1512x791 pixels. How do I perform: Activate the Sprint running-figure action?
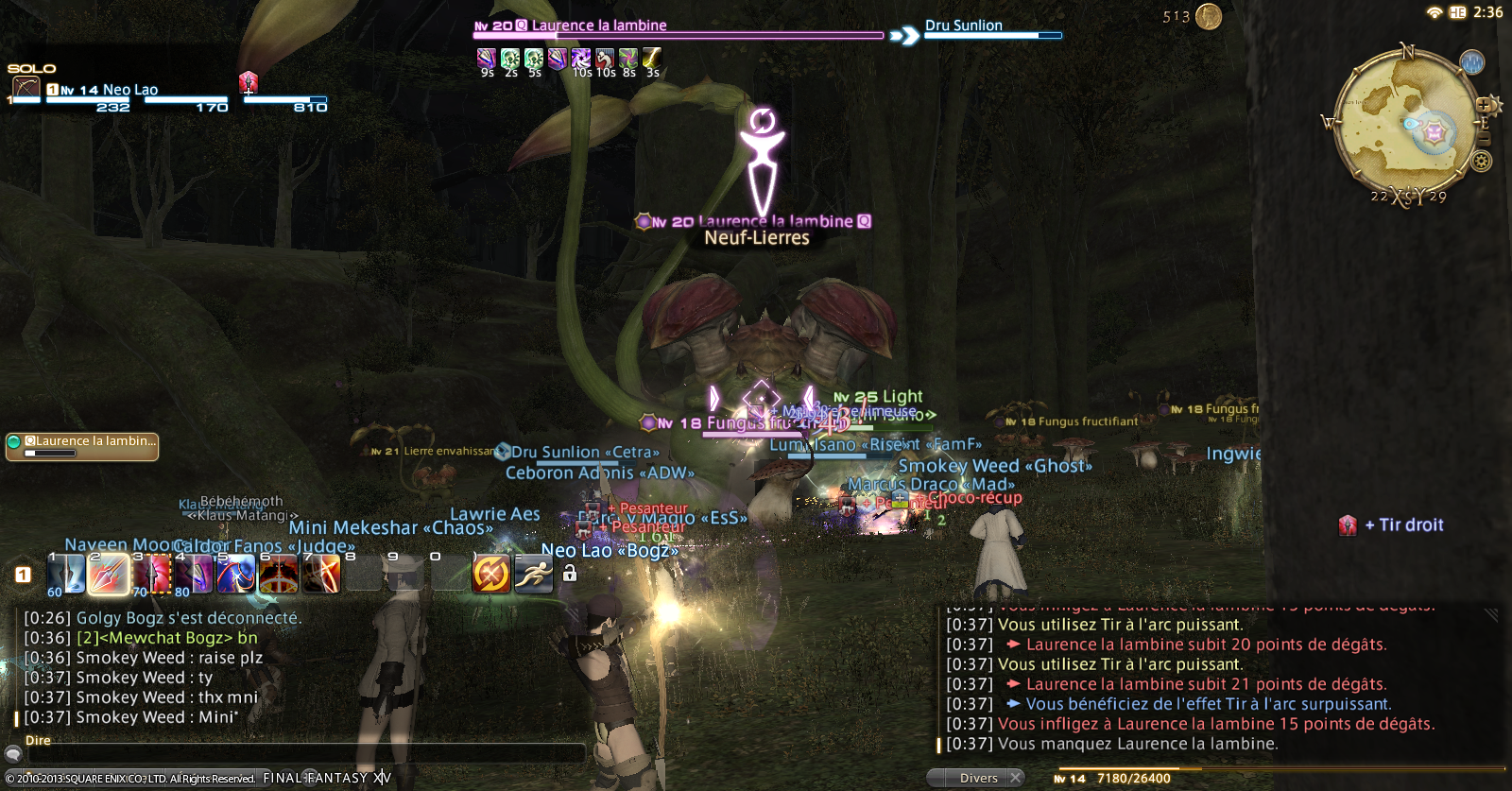534,574
